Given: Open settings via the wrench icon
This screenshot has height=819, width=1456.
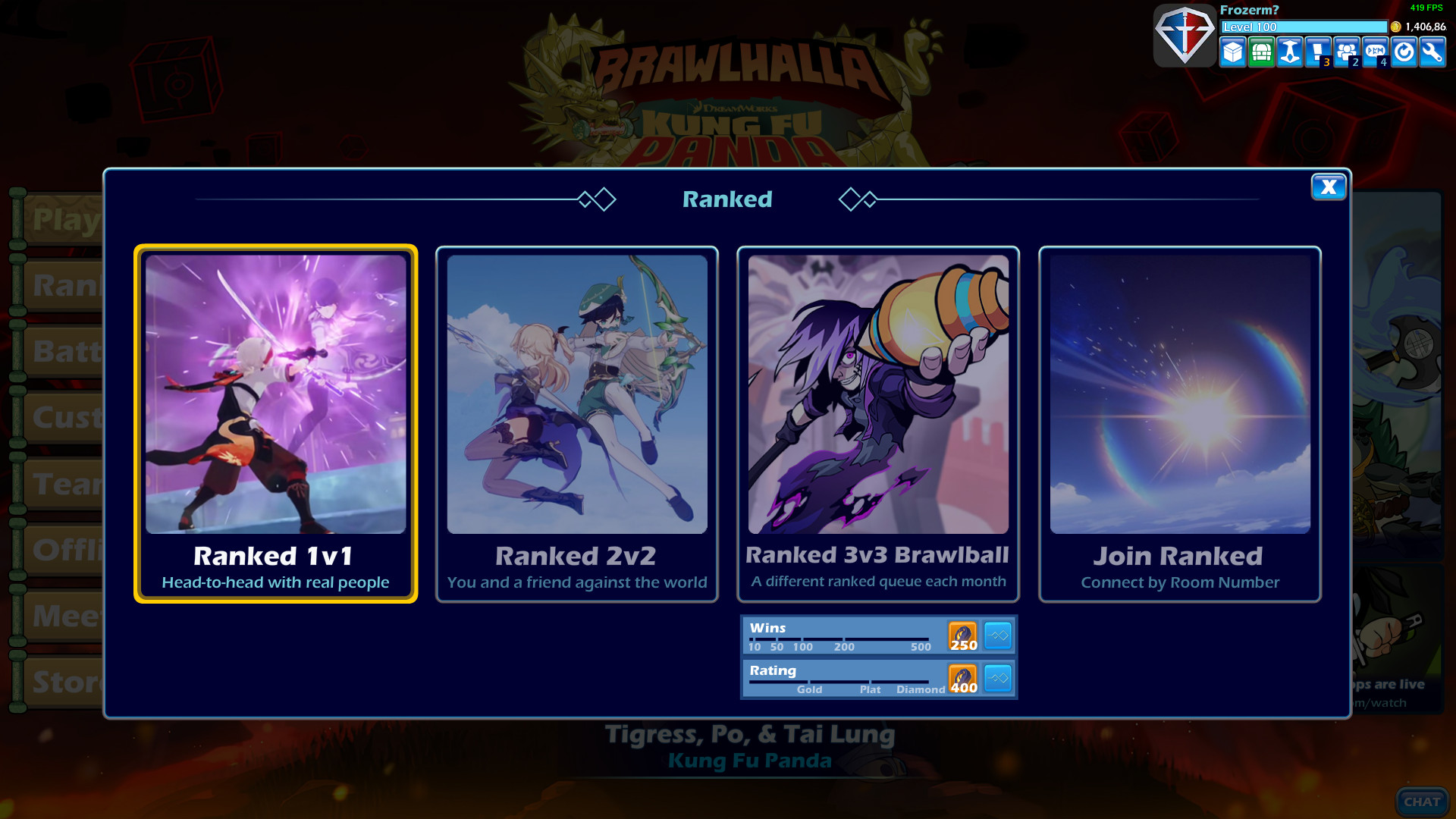Looking at the screenshot, I should 1431,53.
